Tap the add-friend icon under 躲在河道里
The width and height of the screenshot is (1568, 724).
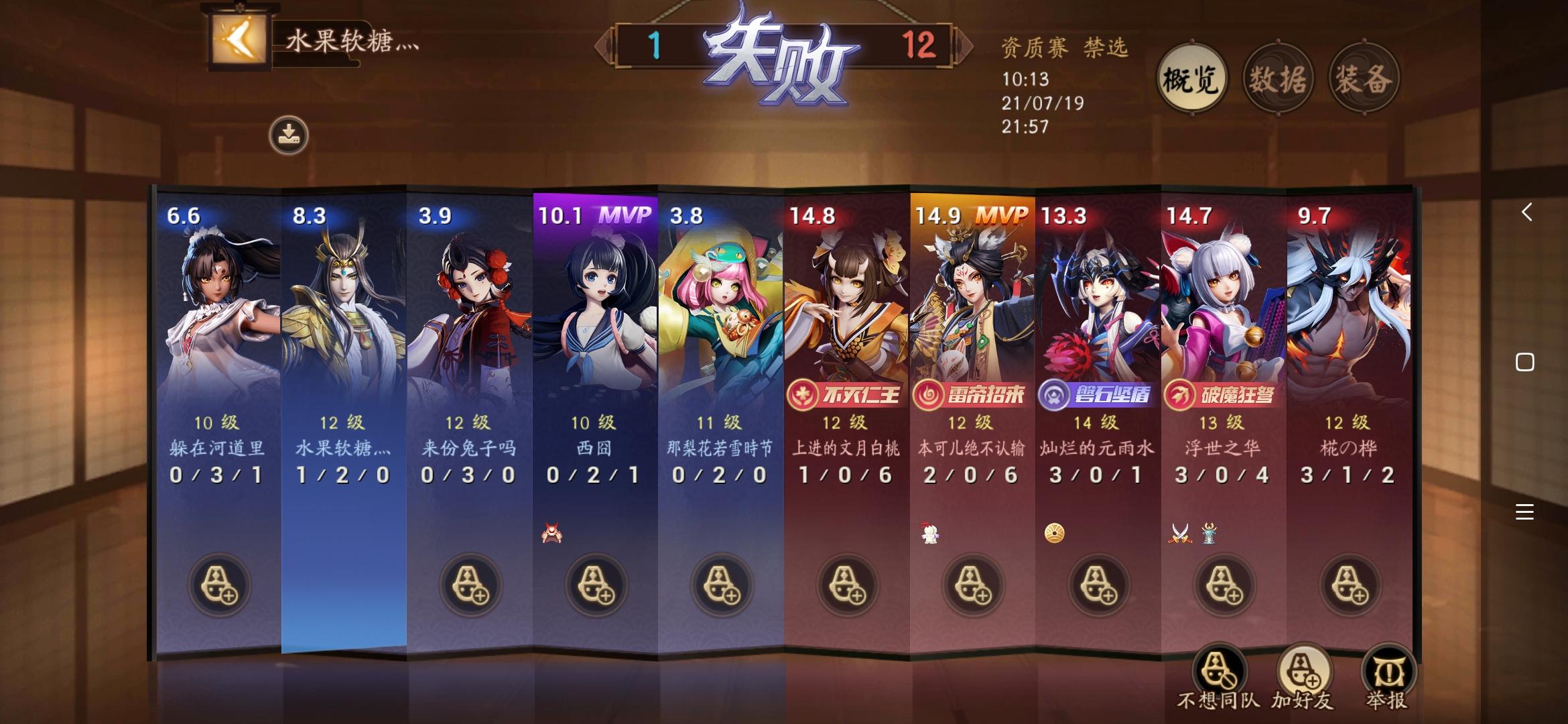(x=218, y=585)
